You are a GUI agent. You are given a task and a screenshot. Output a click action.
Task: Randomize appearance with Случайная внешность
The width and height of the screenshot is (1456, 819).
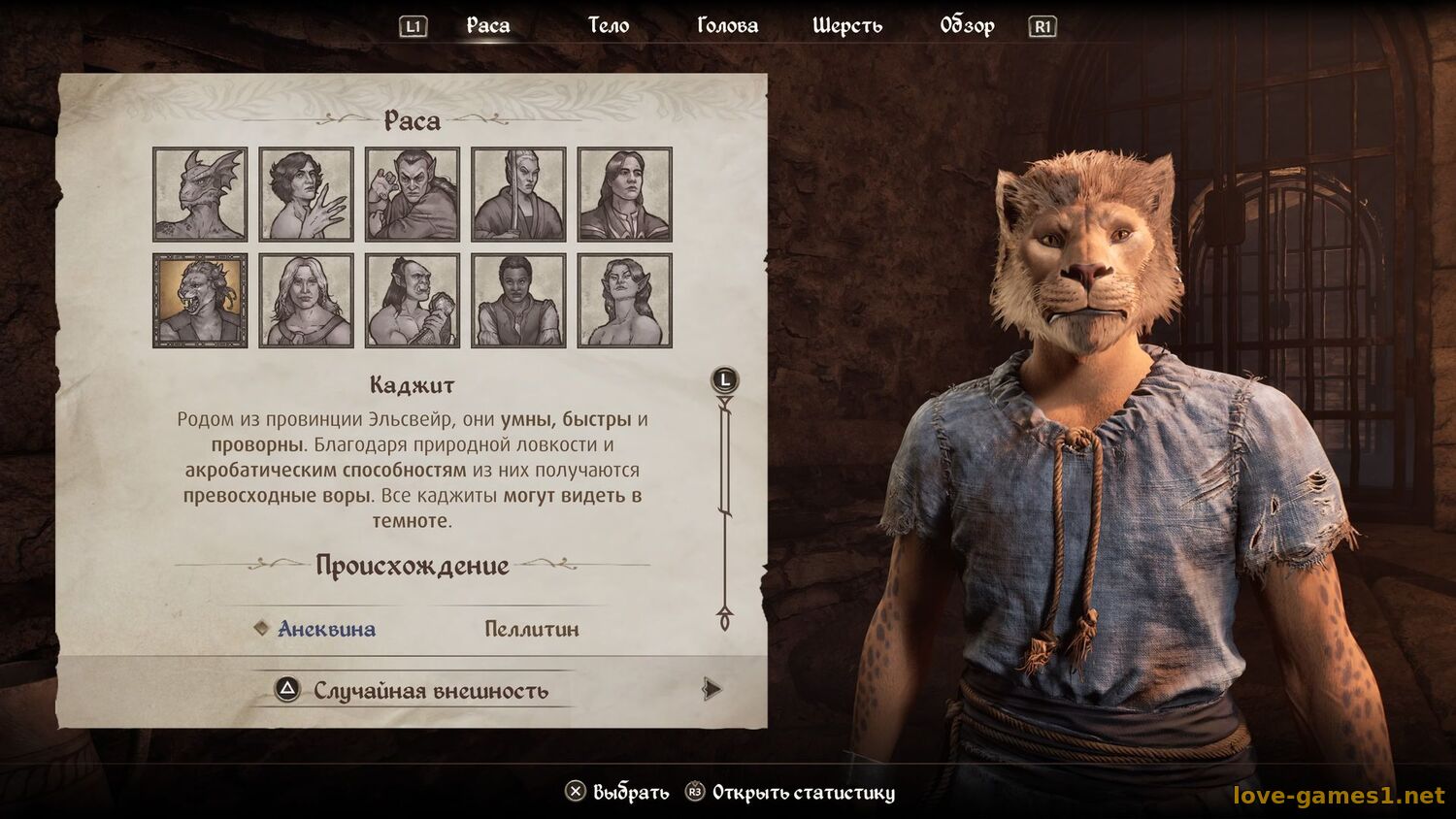(x=430, y=691)
